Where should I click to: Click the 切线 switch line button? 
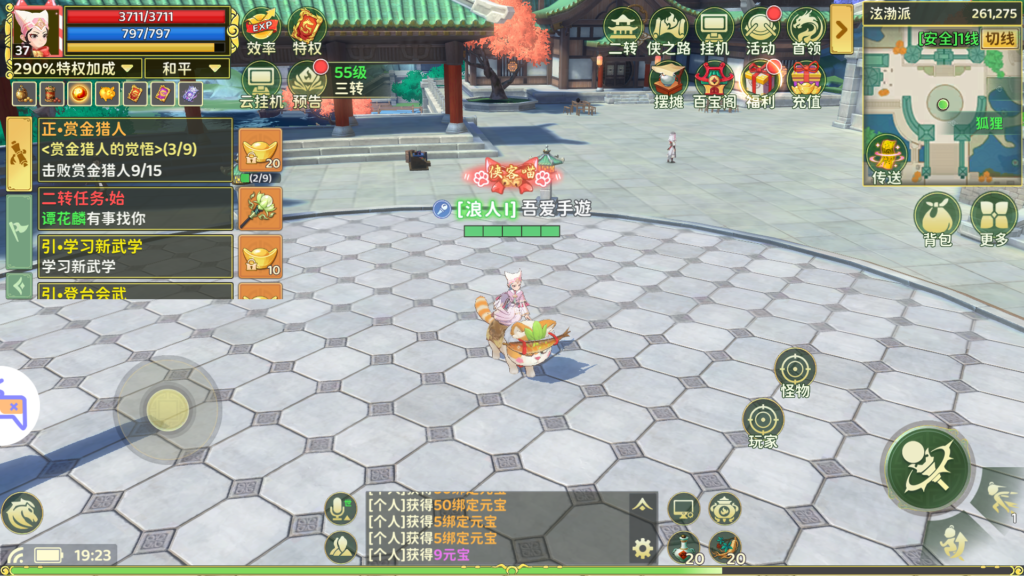coord(998,39)
